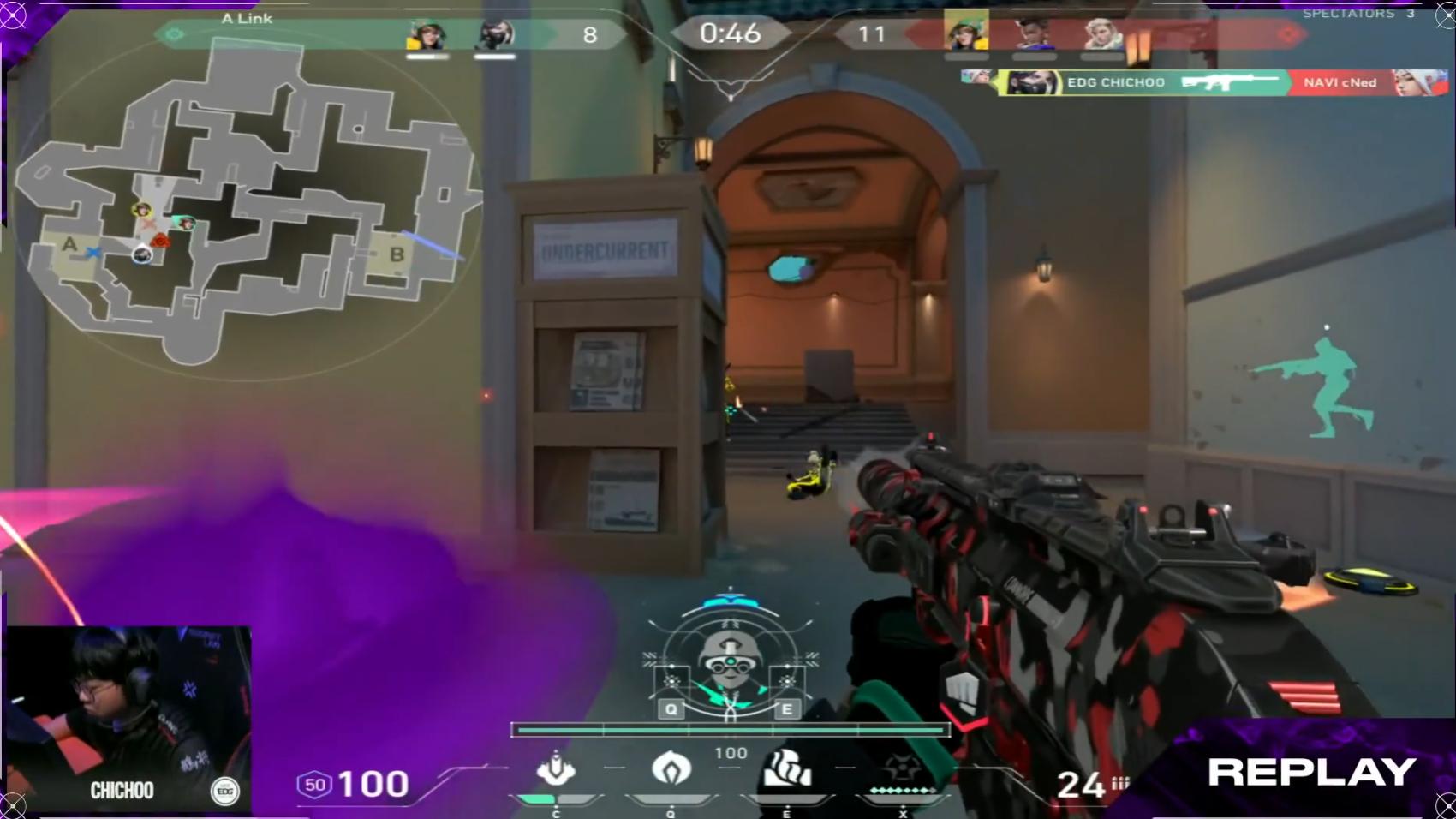Click the REPLAY label at bottom right
Viewport: 1456px width, 819px height.
click(x=1310, y=774)
